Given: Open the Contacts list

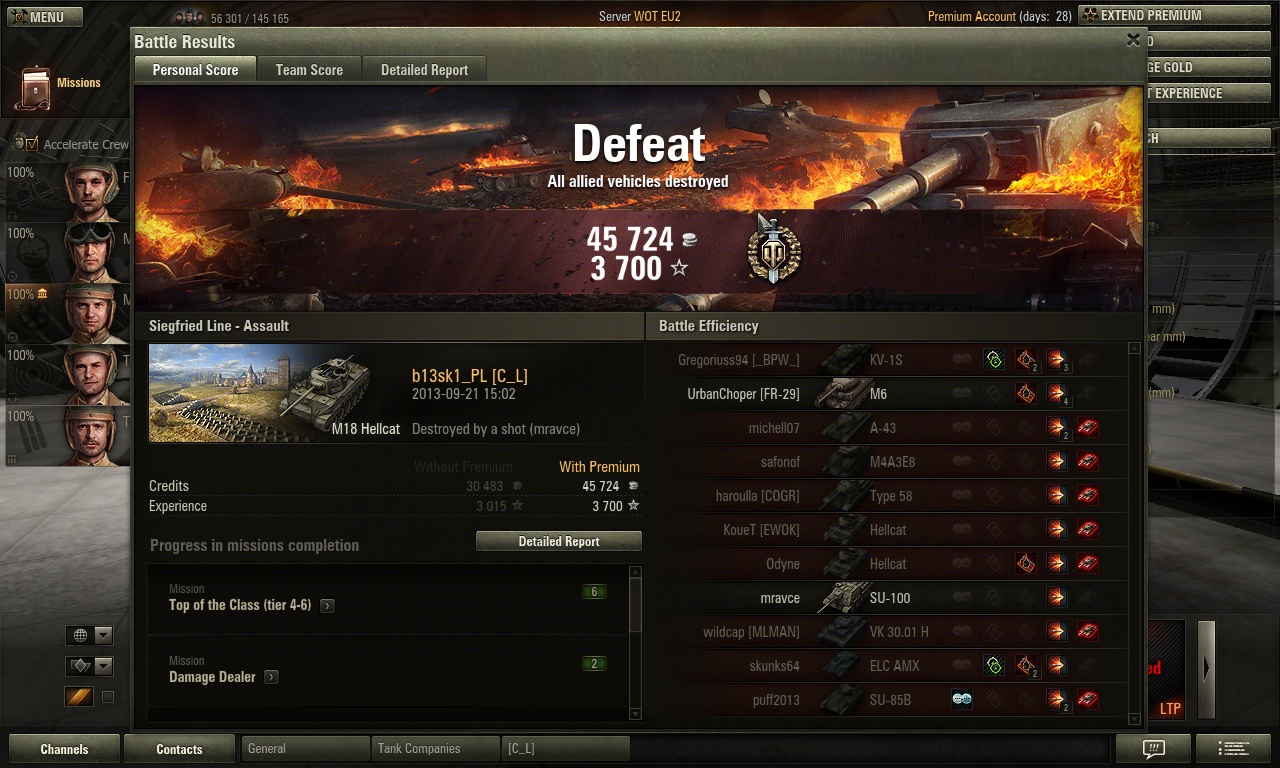Looking at the screenshot, I should (179, 749).
